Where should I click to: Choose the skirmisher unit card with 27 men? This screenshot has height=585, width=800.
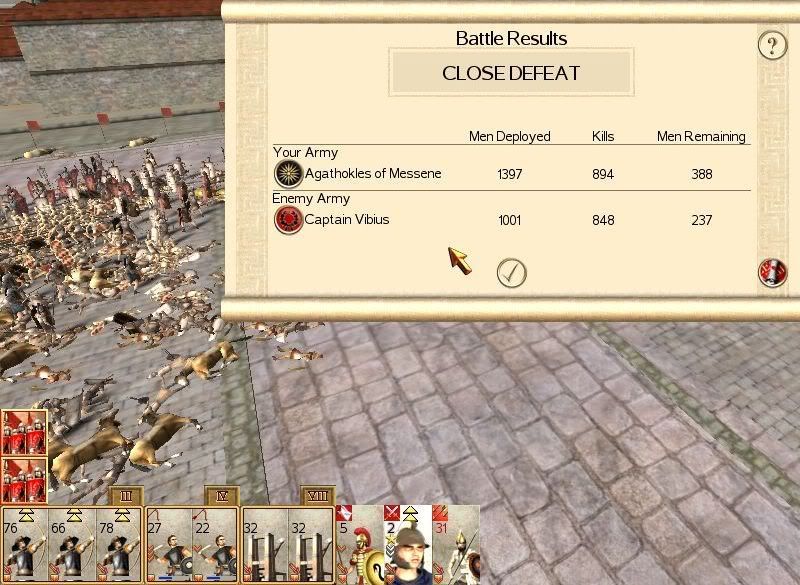169,546
